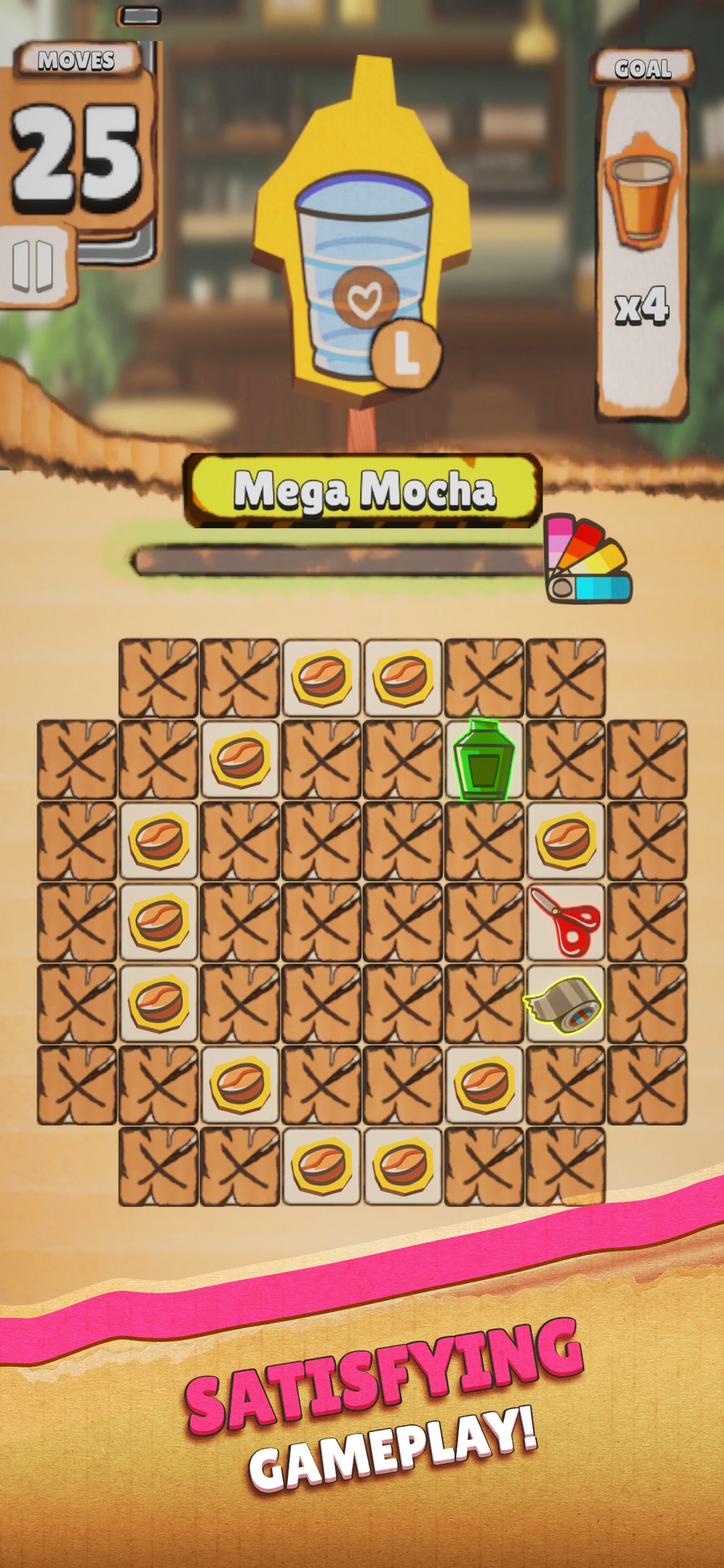Pick the red scissors tile
This screenshot has width=724, height=1568.
pos(565,923)
